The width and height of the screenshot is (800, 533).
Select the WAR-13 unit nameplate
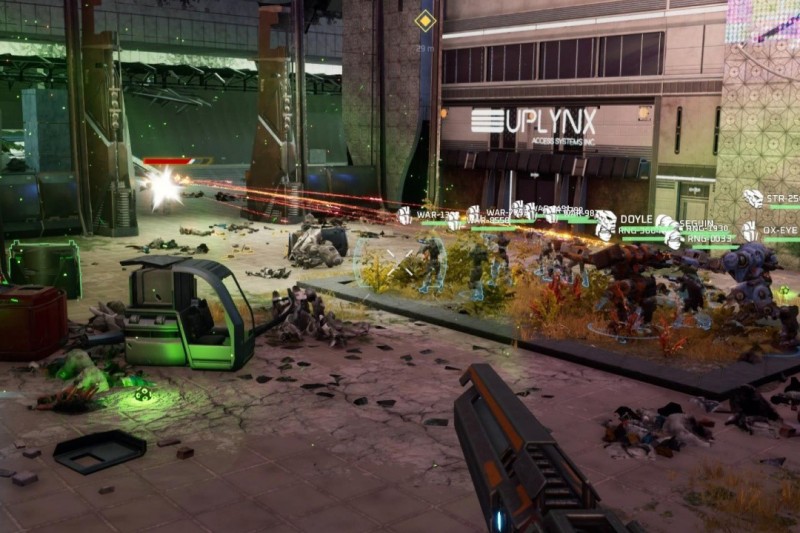click(431, 214)
